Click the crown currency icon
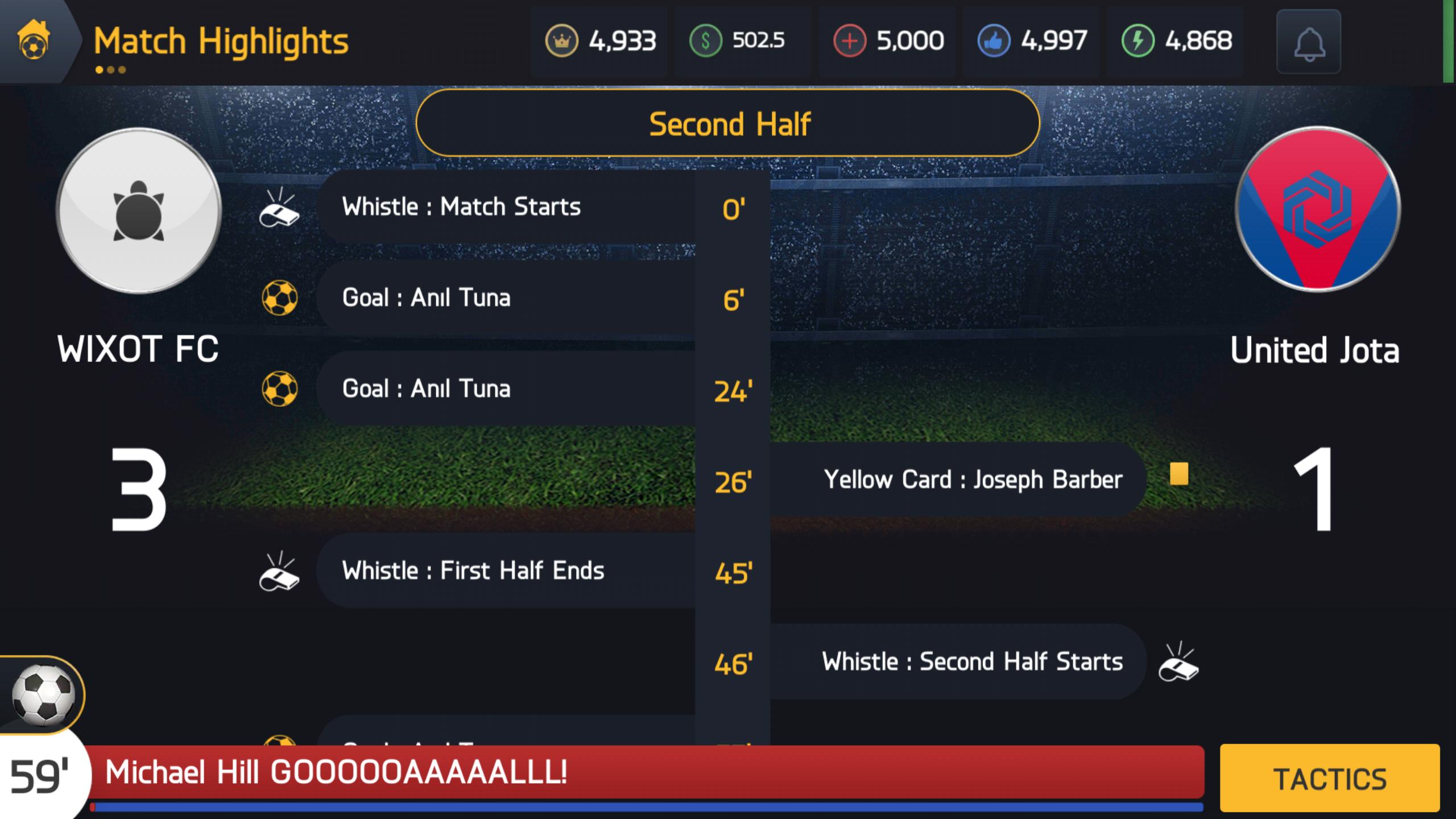Screen dimensions: 1456x819 click(561, 40)
